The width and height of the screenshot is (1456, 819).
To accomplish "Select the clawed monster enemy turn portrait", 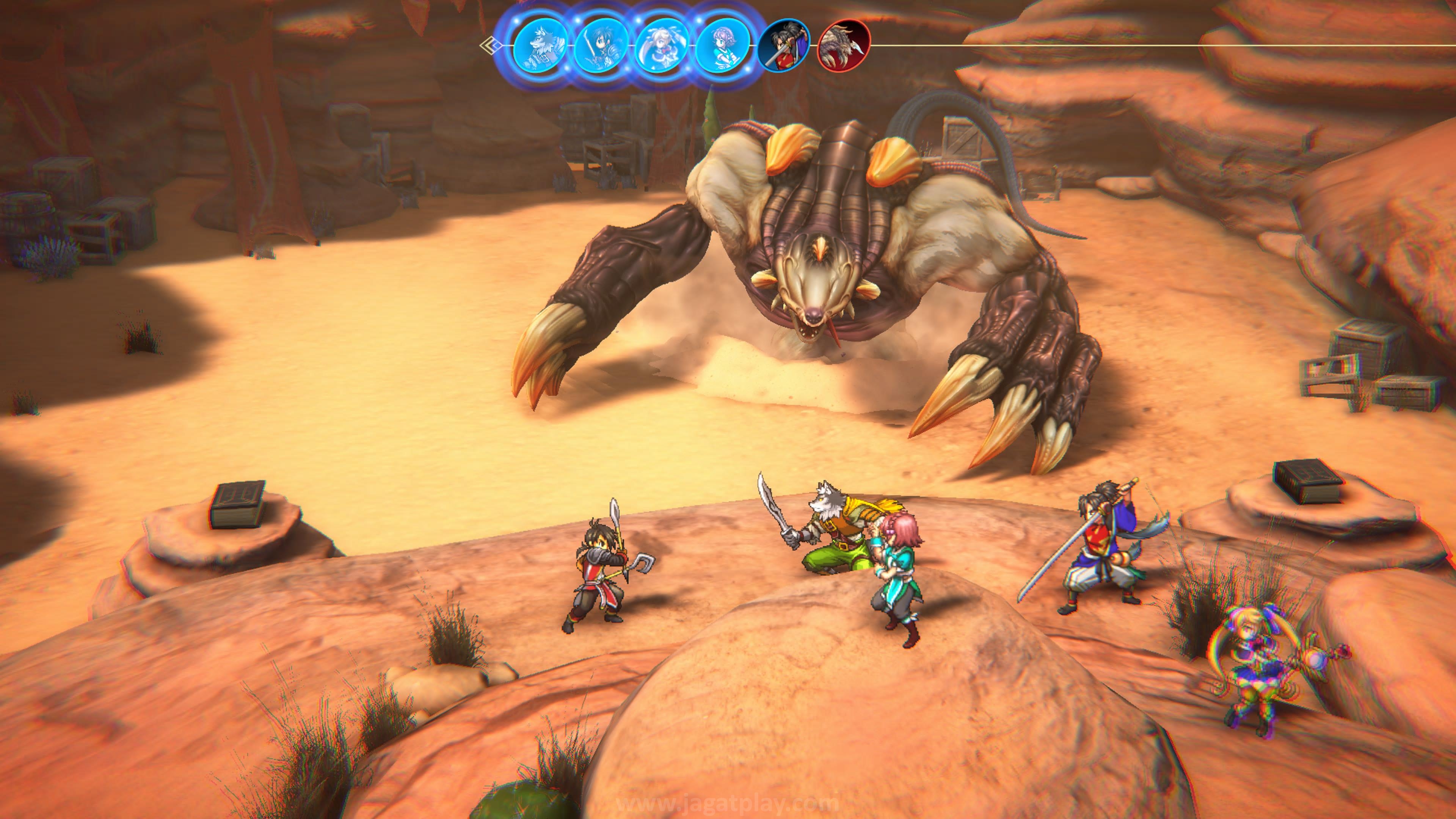I will (x=844, y=46).
